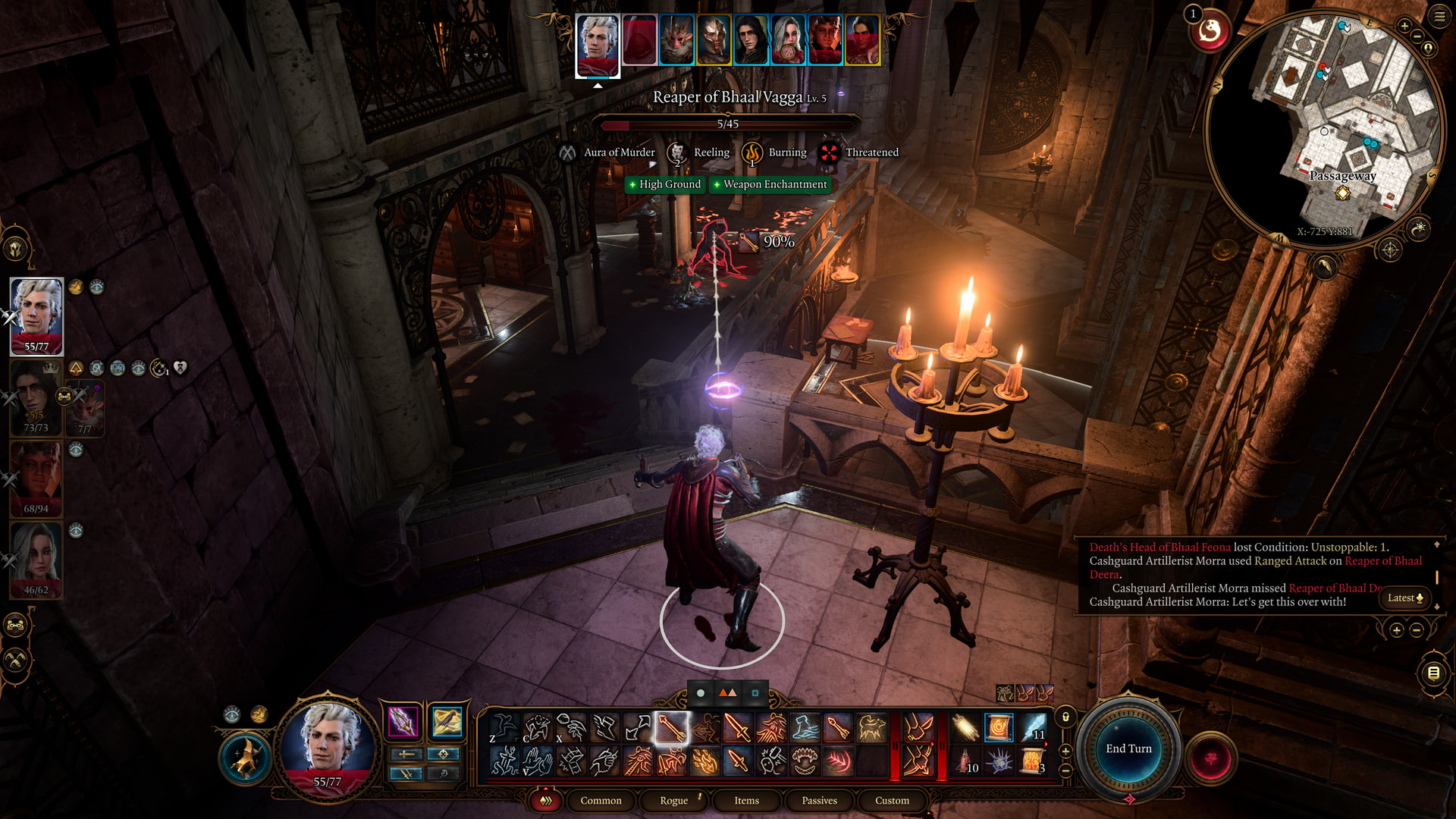The image size is (1456, 819).
Task: Use the fire scroll with count 3
Action: [x=1033, y=761]
